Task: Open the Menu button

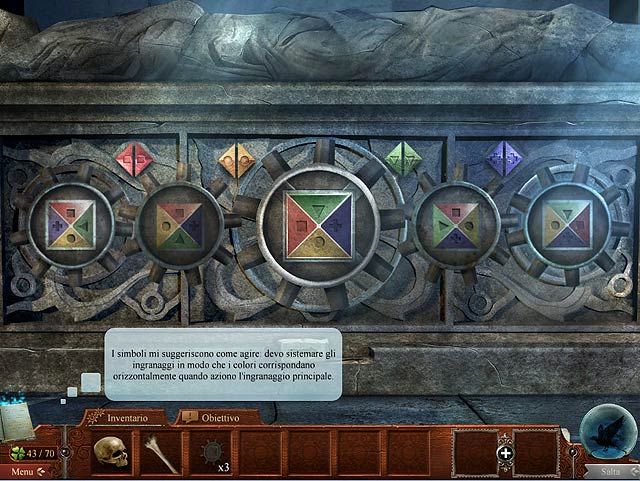Action: 22,470
